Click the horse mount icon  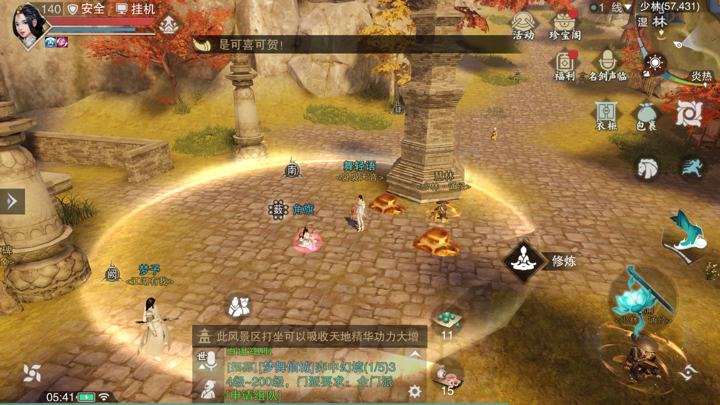coord(648,167)
